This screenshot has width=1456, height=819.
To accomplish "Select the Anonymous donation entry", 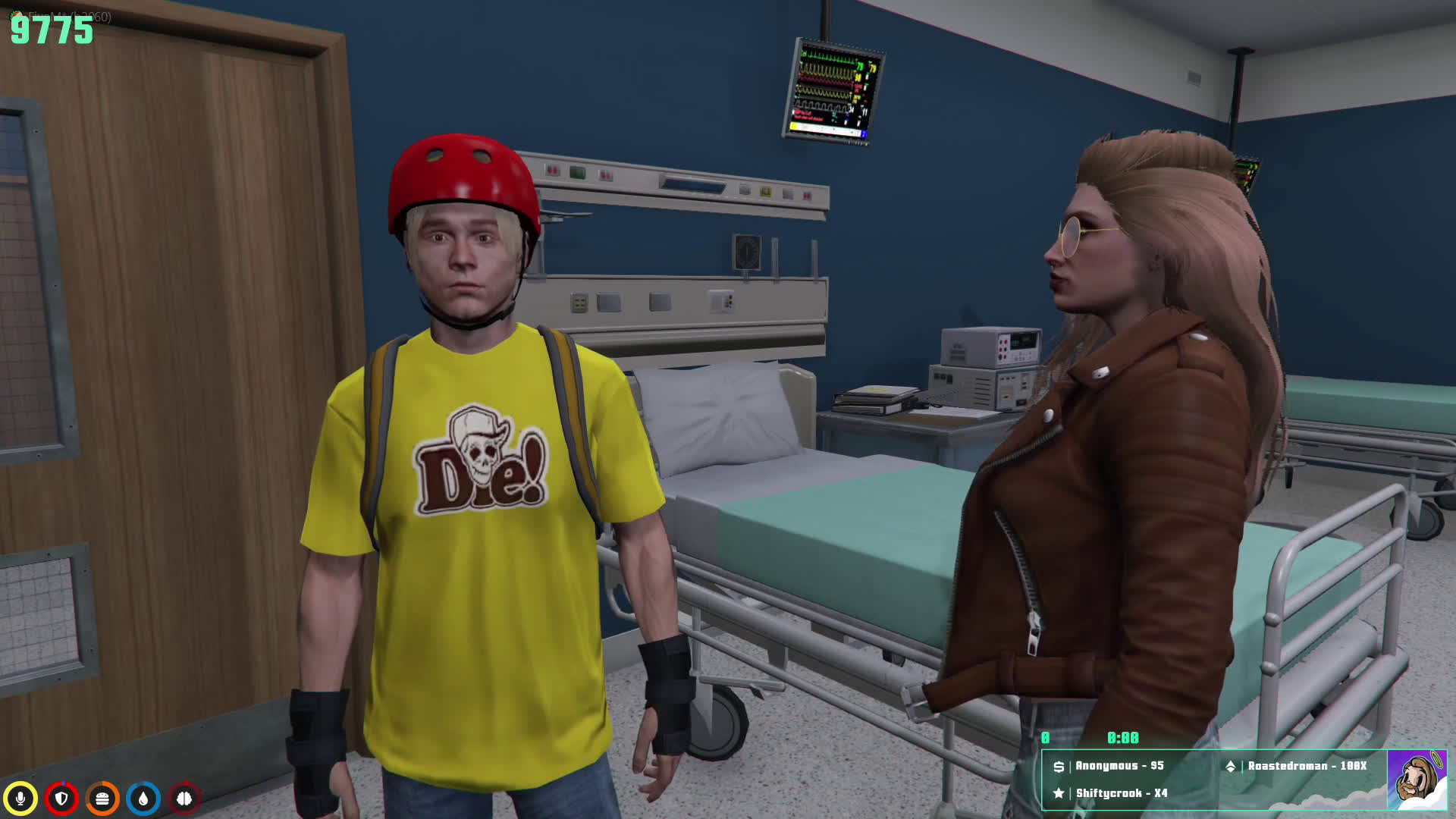I will point(1110,766).
